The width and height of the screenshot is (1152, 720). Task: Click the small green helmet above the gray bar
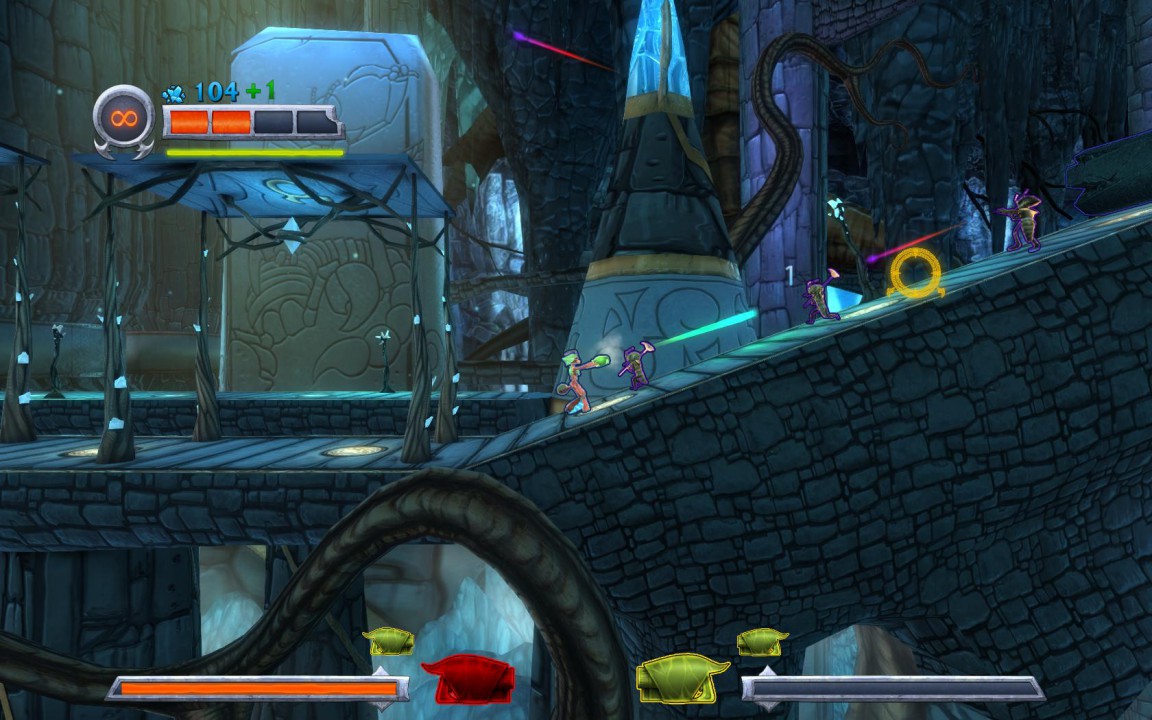pos(762,641)
